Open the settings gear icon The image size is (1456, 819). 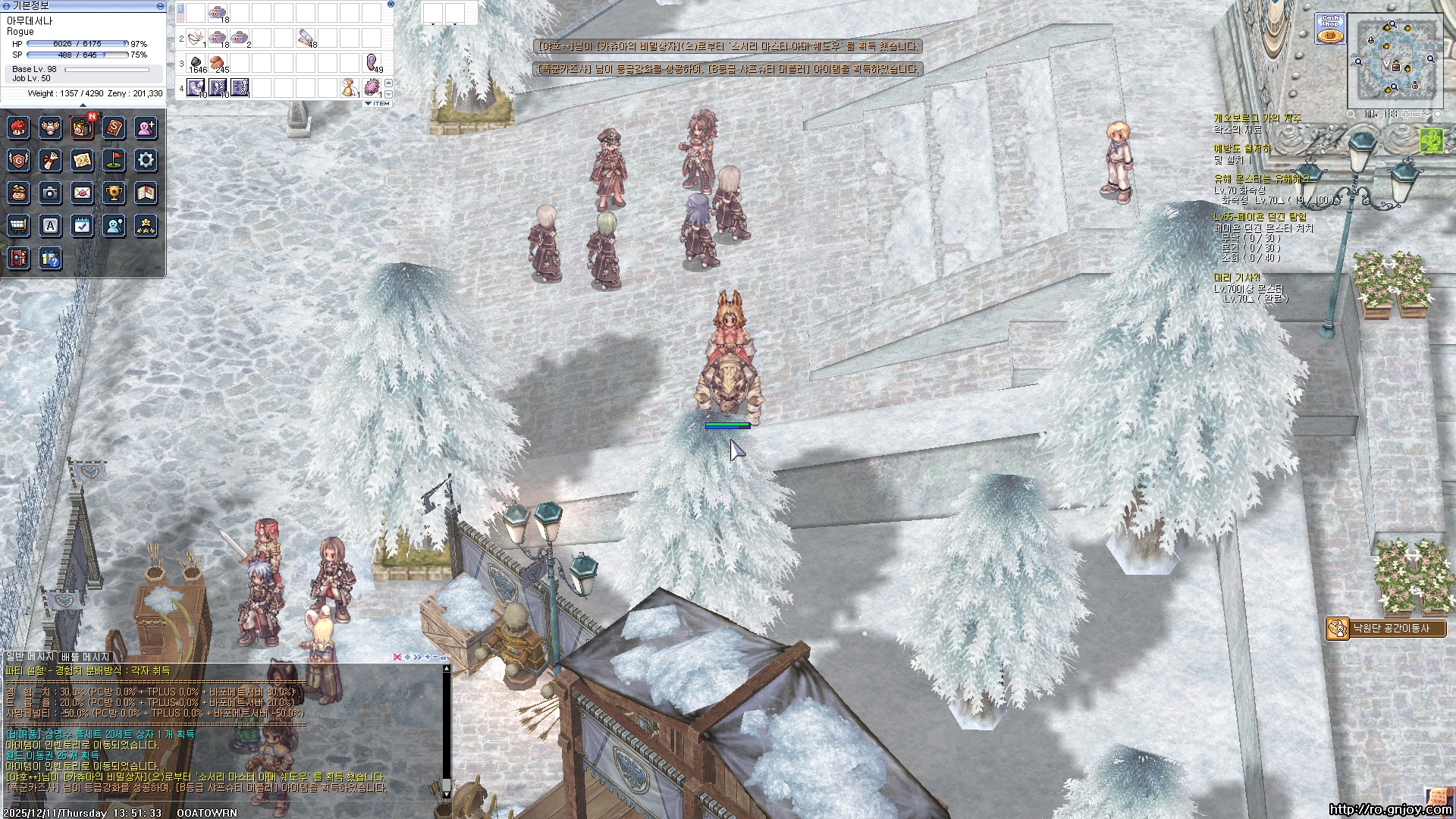coord(146,160)
